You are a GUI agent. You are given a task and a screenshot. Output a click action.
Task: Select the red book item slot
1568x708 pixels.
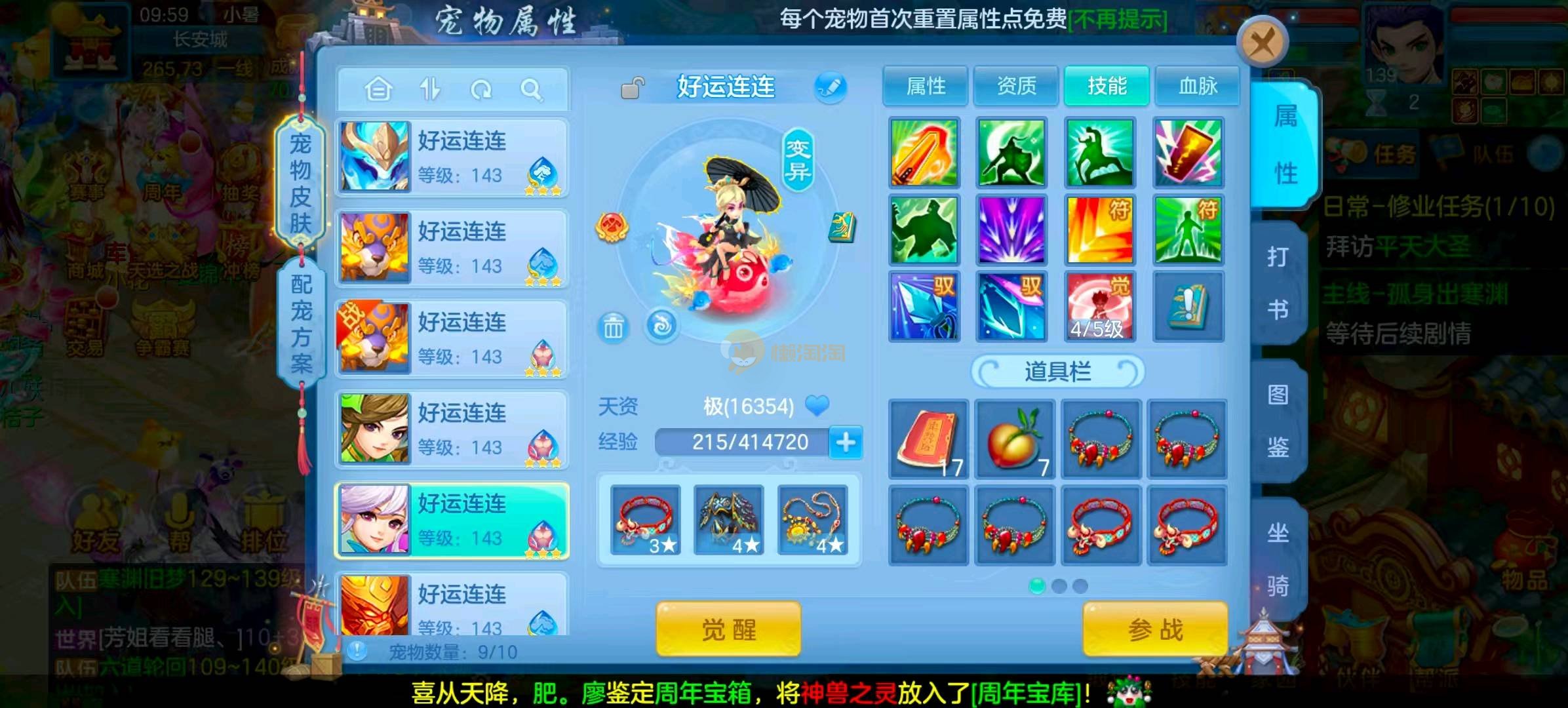click(928, 439)
